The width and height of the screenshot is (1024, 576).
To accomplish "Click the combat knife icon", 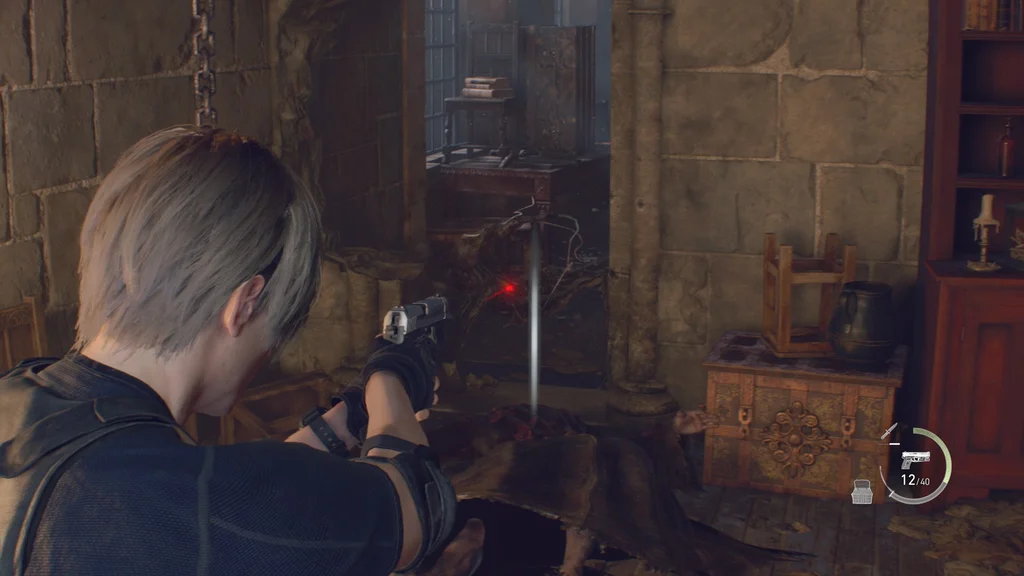I will point(888,431).
